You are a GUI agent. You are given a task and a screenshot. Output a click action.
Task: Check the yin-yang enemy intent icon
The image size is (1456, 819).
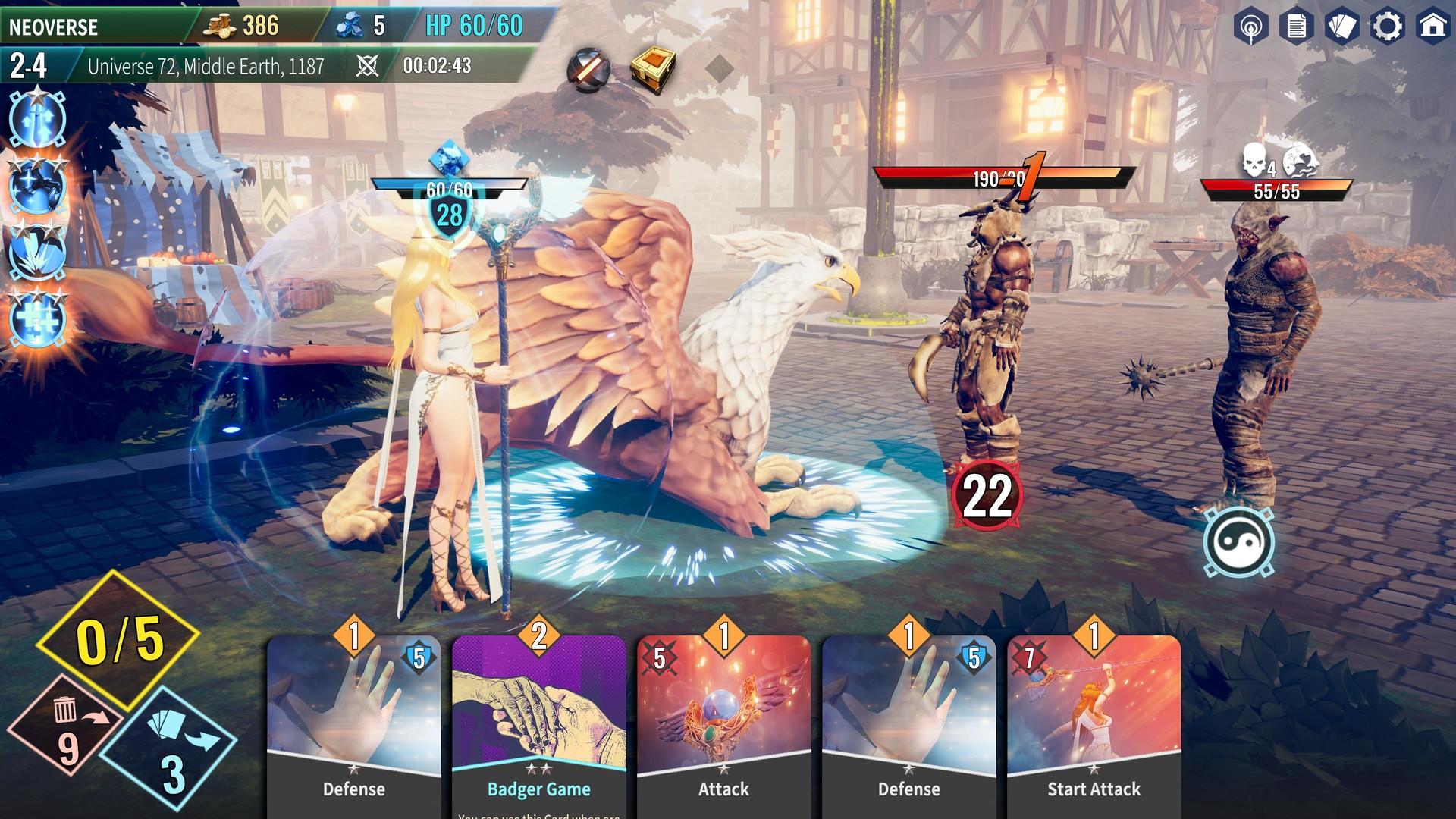pyautogui.click(x=1238, y=543)
